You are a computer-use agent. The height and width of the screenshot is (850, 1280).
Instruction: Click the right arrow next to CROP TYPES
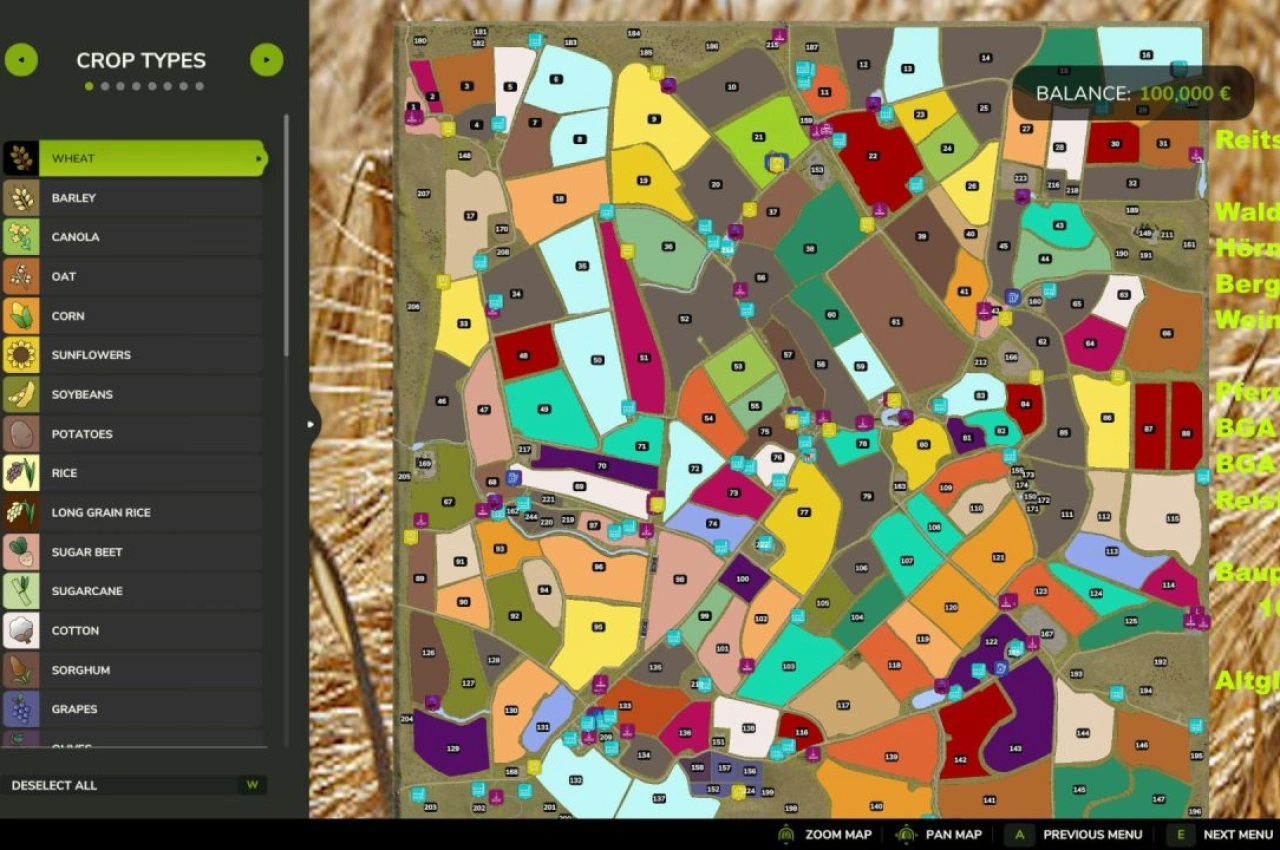pos(266,60)
